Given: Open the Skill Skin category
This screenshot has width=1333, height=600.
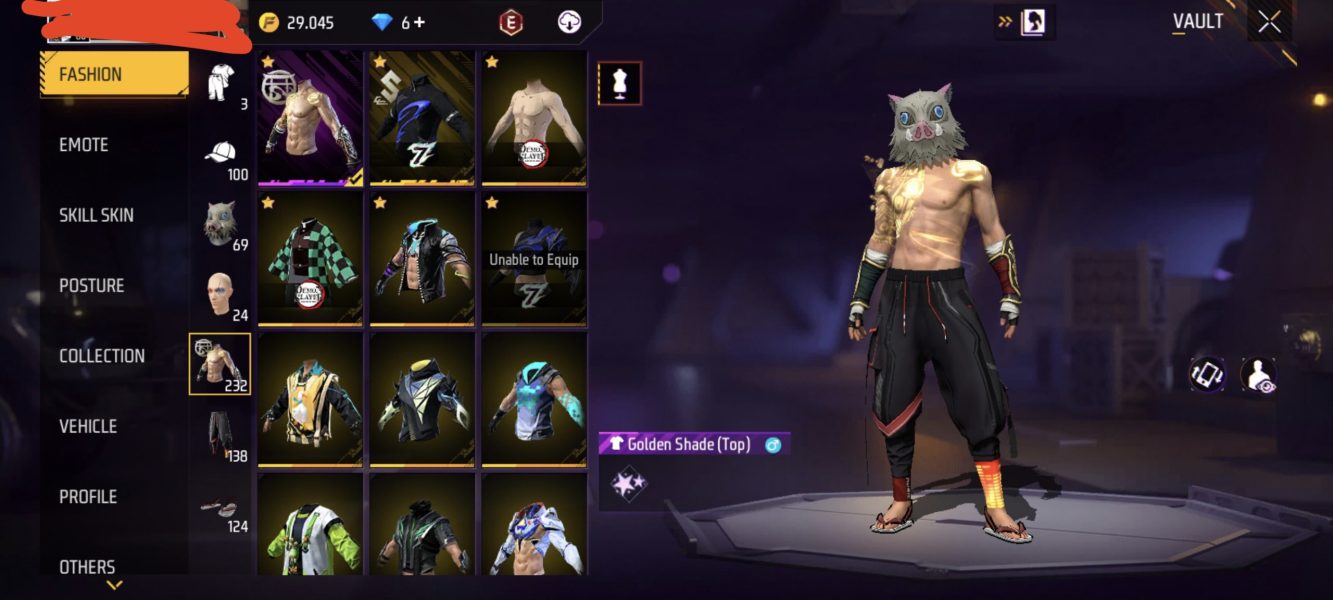Looking at the screenshot, I should click(x=96, y=215).
